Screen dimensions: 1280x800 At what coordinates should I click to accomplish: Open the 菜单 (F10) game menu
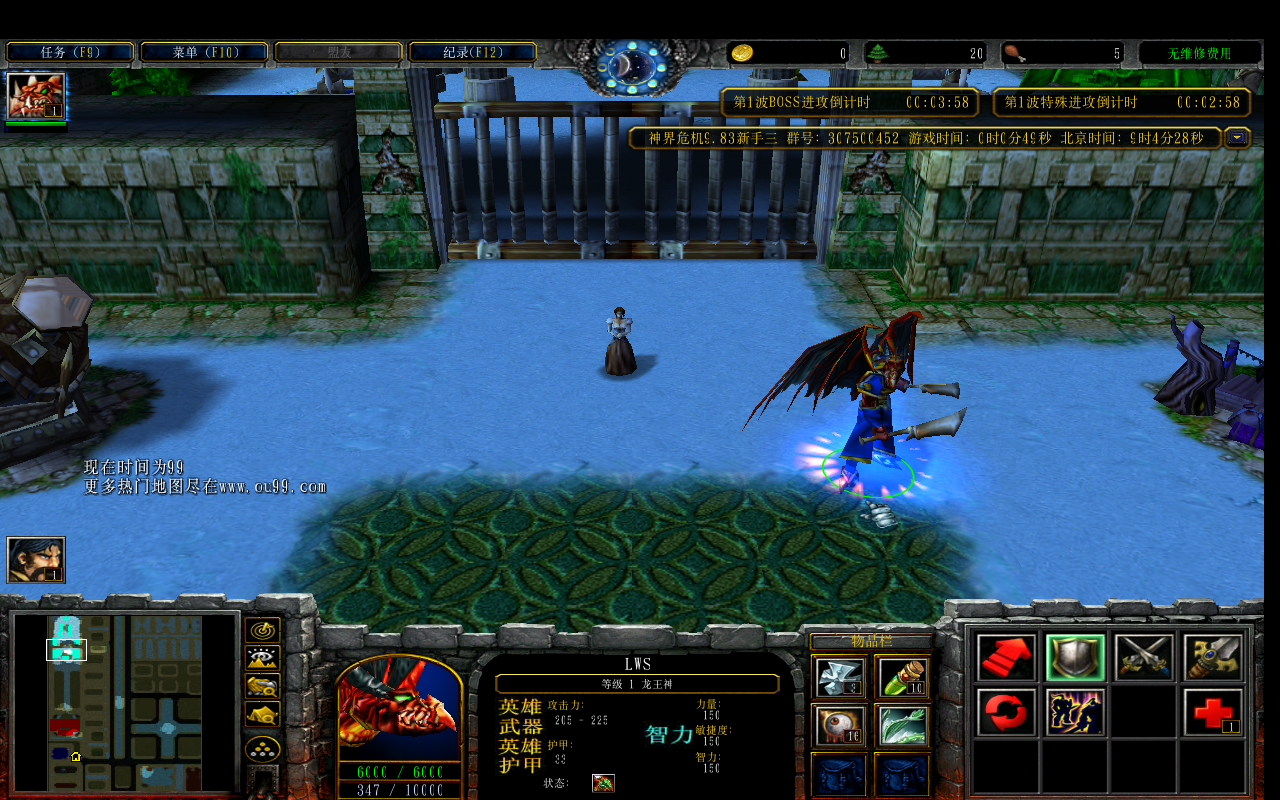pyautogui.click(x=204, y=52)
